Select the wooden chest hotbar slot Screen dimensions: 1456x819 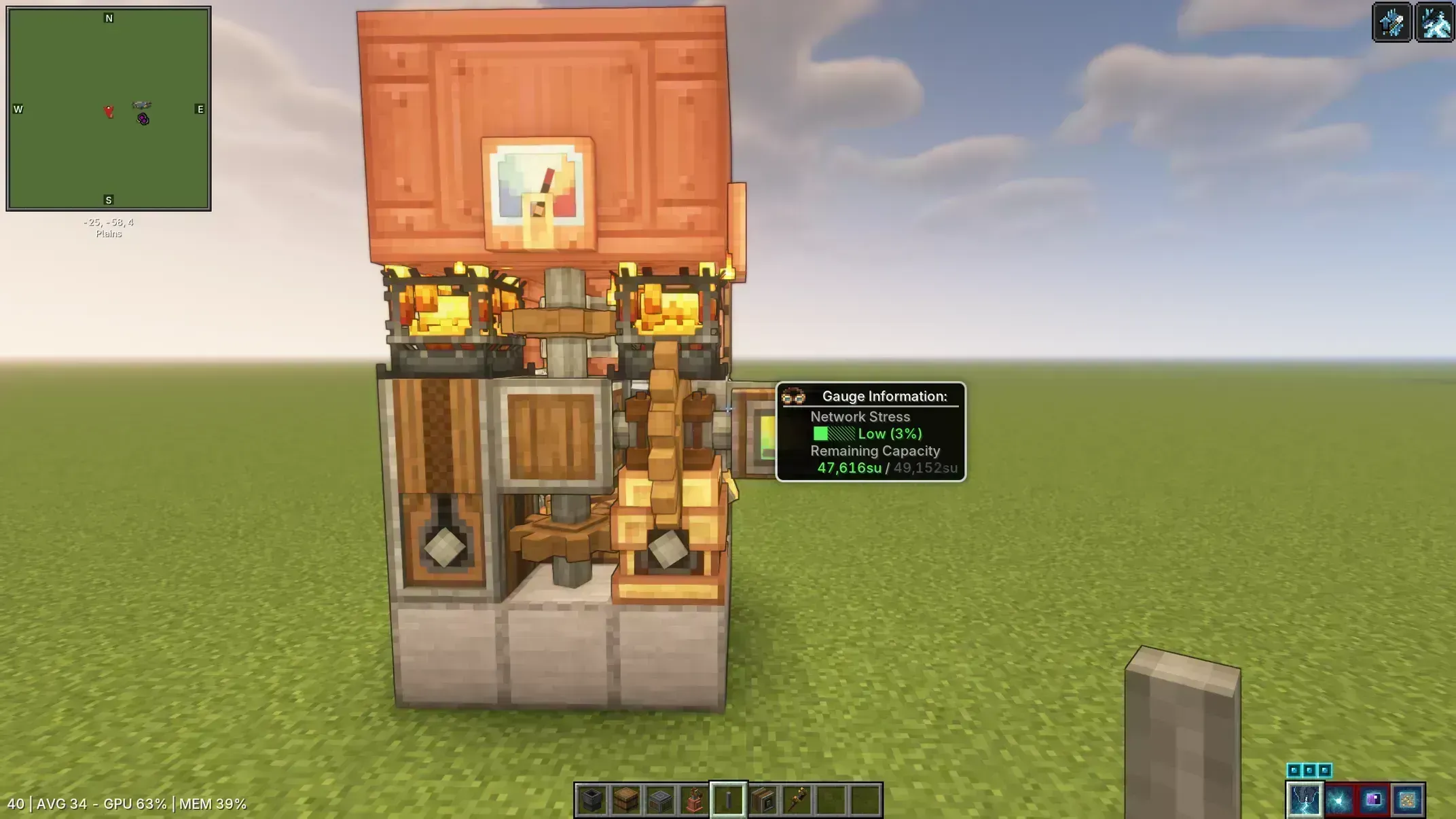626,800
